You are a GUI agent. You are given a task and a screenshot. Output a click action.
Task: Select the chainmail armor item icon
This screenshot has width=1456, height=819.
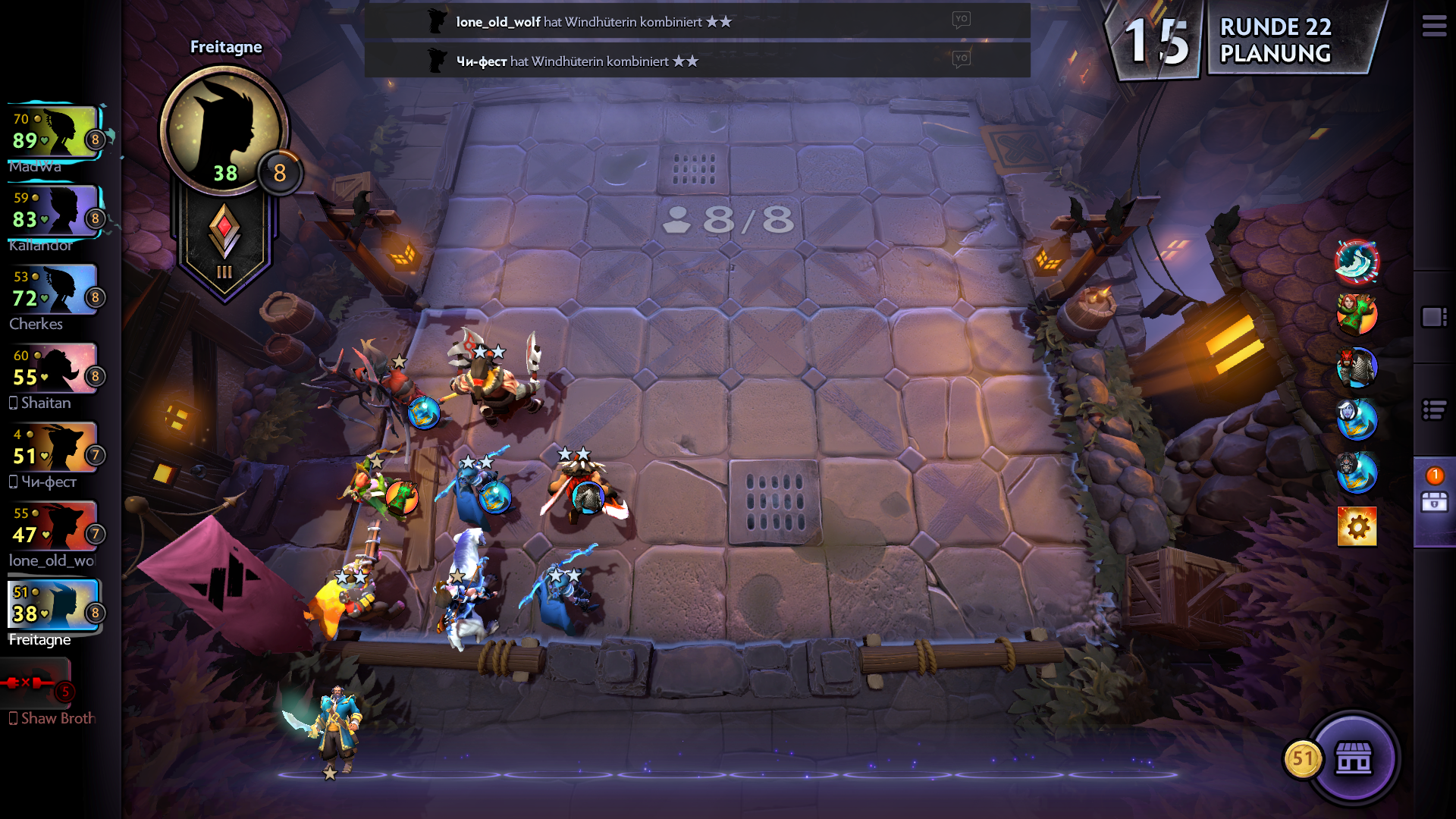tap(1357, 368)
